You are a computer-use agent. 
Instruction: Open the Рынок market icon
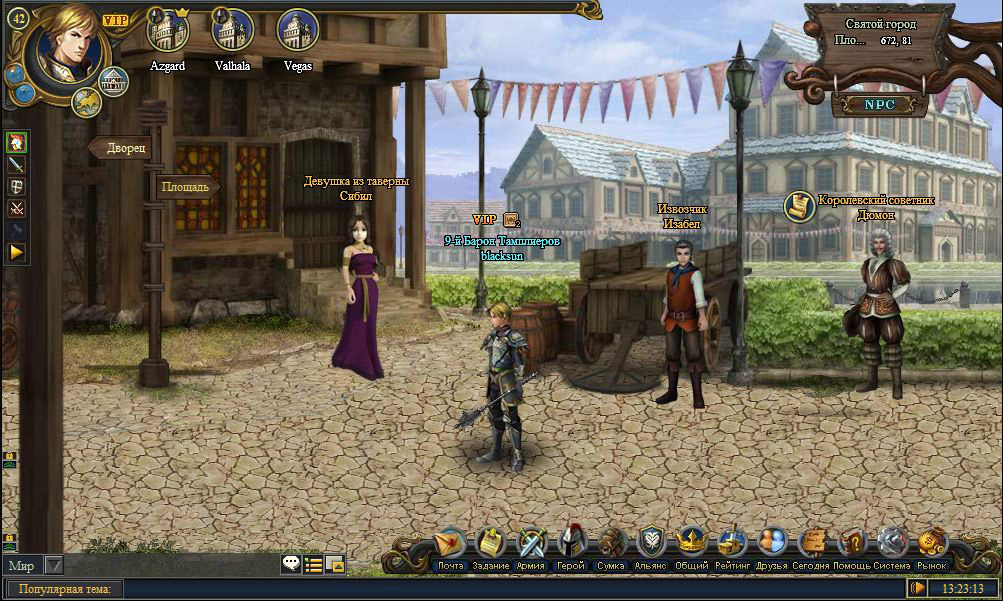coord(932,544)
